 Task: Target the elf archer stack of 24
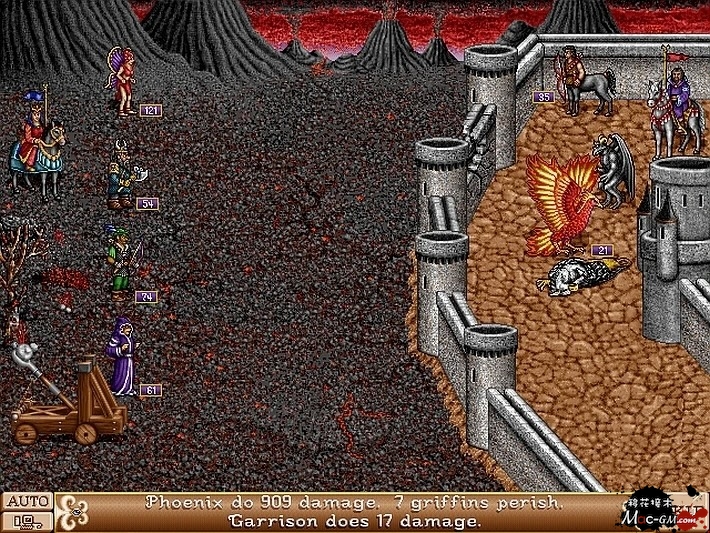pyautogui.click(x=120, y=264)
